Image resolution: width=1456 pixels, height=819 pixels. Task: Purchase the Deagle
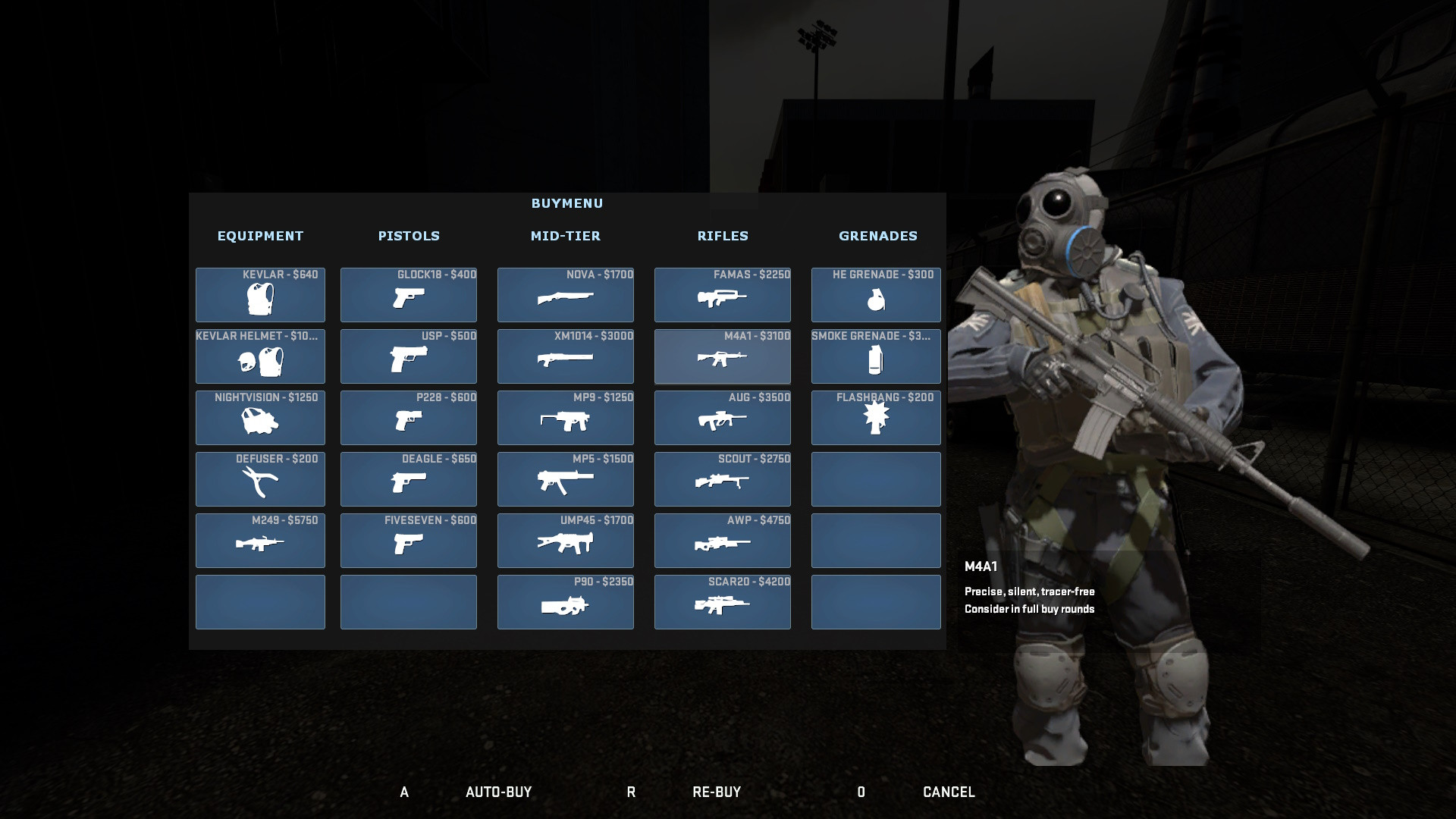click(x=409, y=479)
